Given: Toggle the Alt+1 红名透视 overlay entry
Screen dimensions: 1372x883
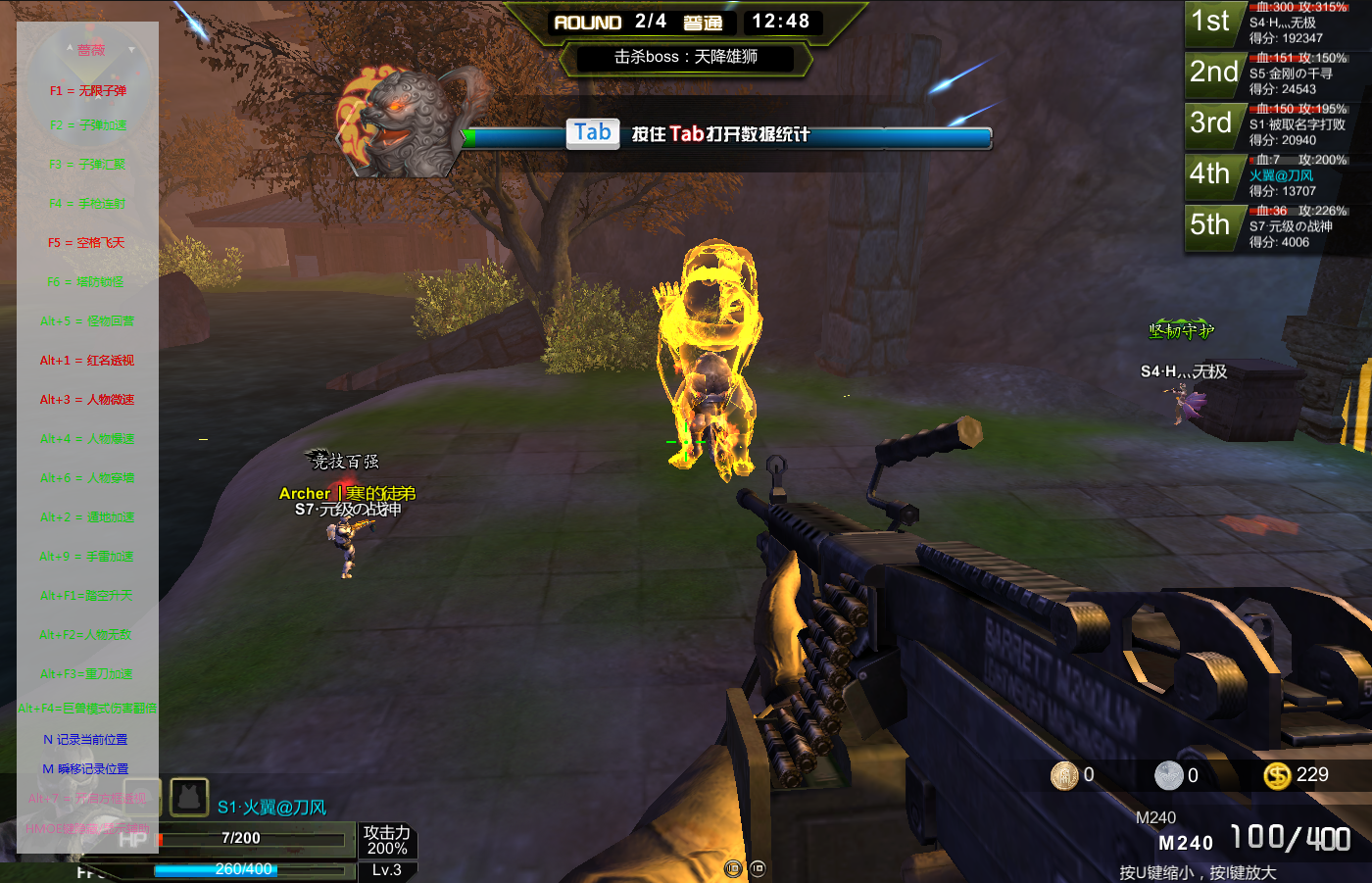Looking at the screenshot, I should [87, 361].
